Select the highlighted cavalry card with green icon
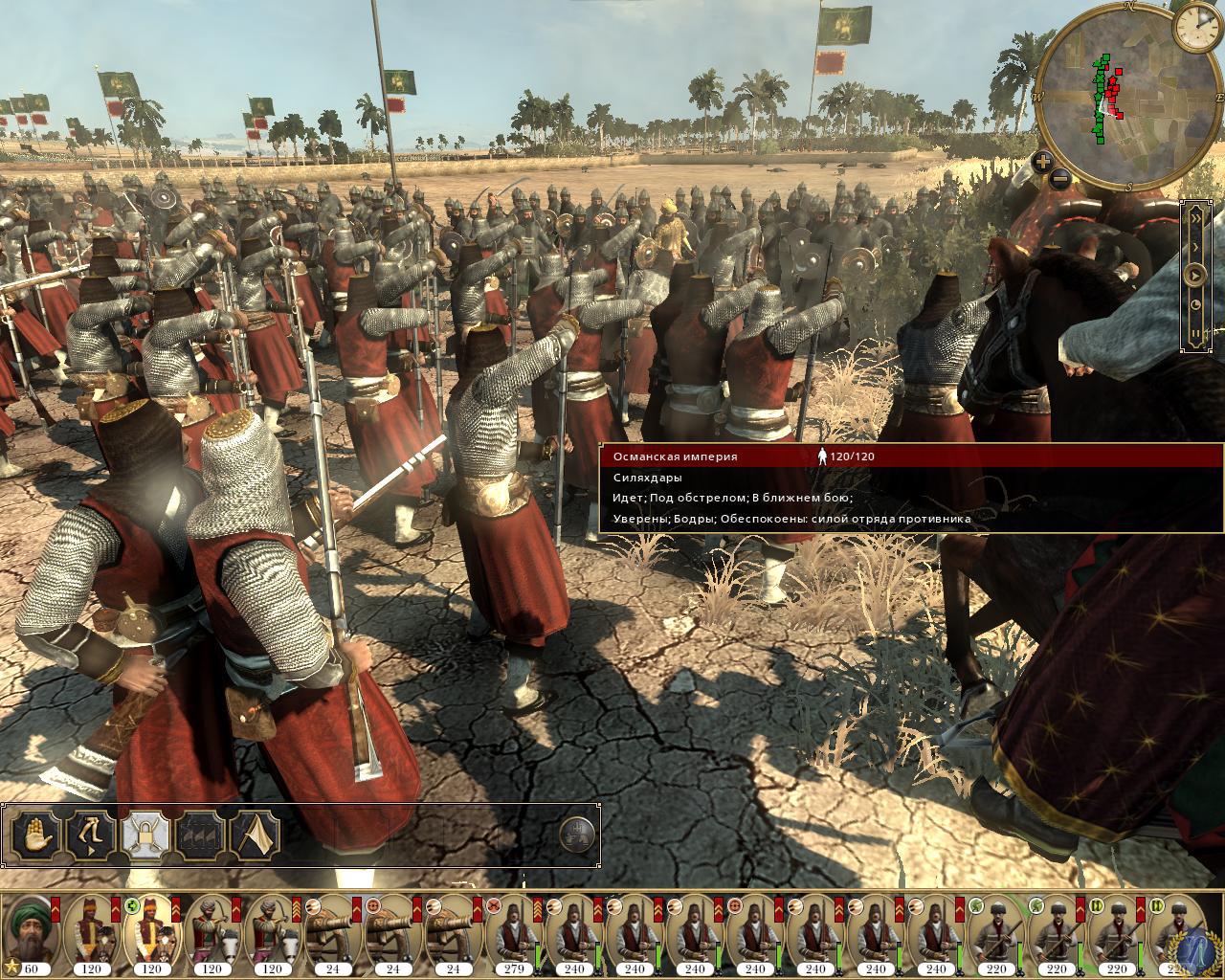The image size is (1225, 980). click(x=152, y=933)
